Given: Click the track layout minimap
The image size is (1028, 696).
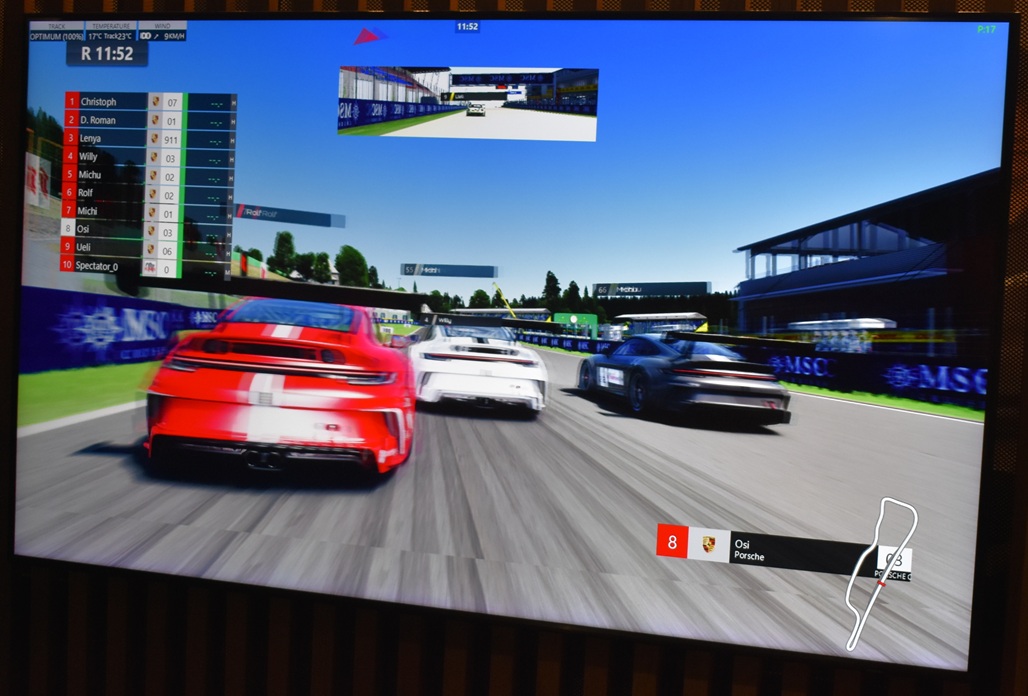Looking at the screenshot, I should 880,570.
